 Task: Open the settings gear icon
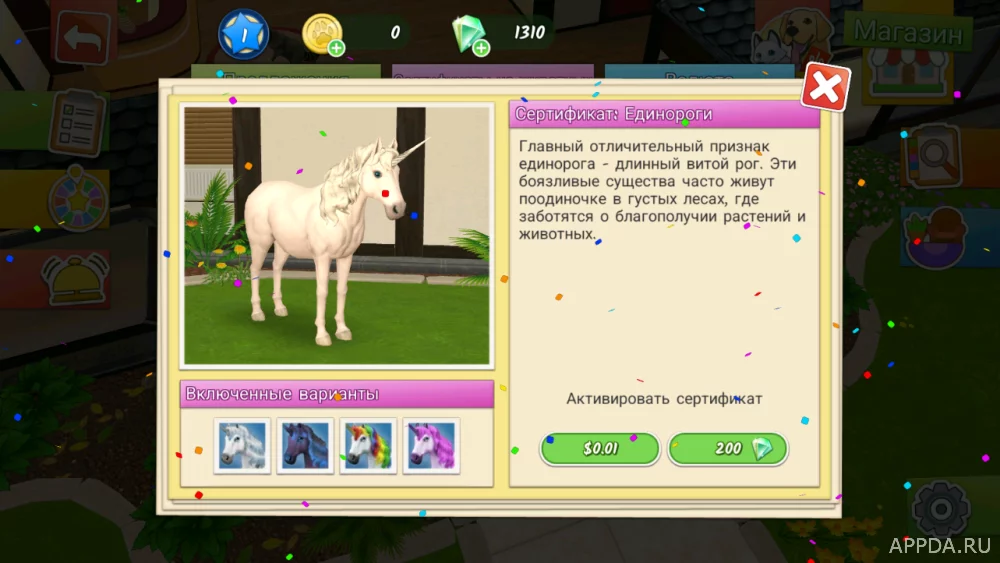pyautogui.click(x=940, y=508)
